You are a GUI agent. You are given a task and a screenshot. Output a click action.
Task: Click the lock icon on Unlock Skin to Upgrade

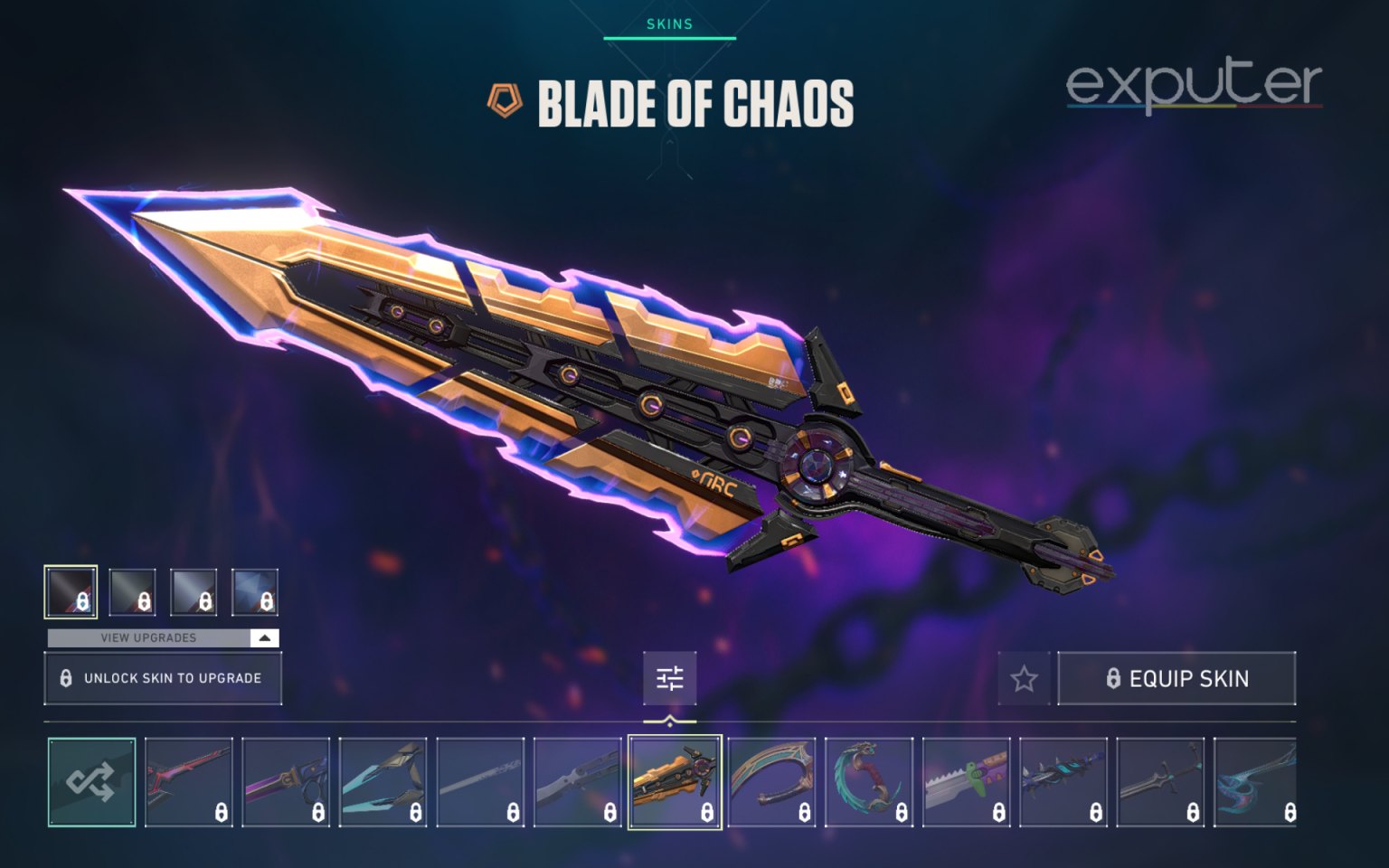[67, 677]
